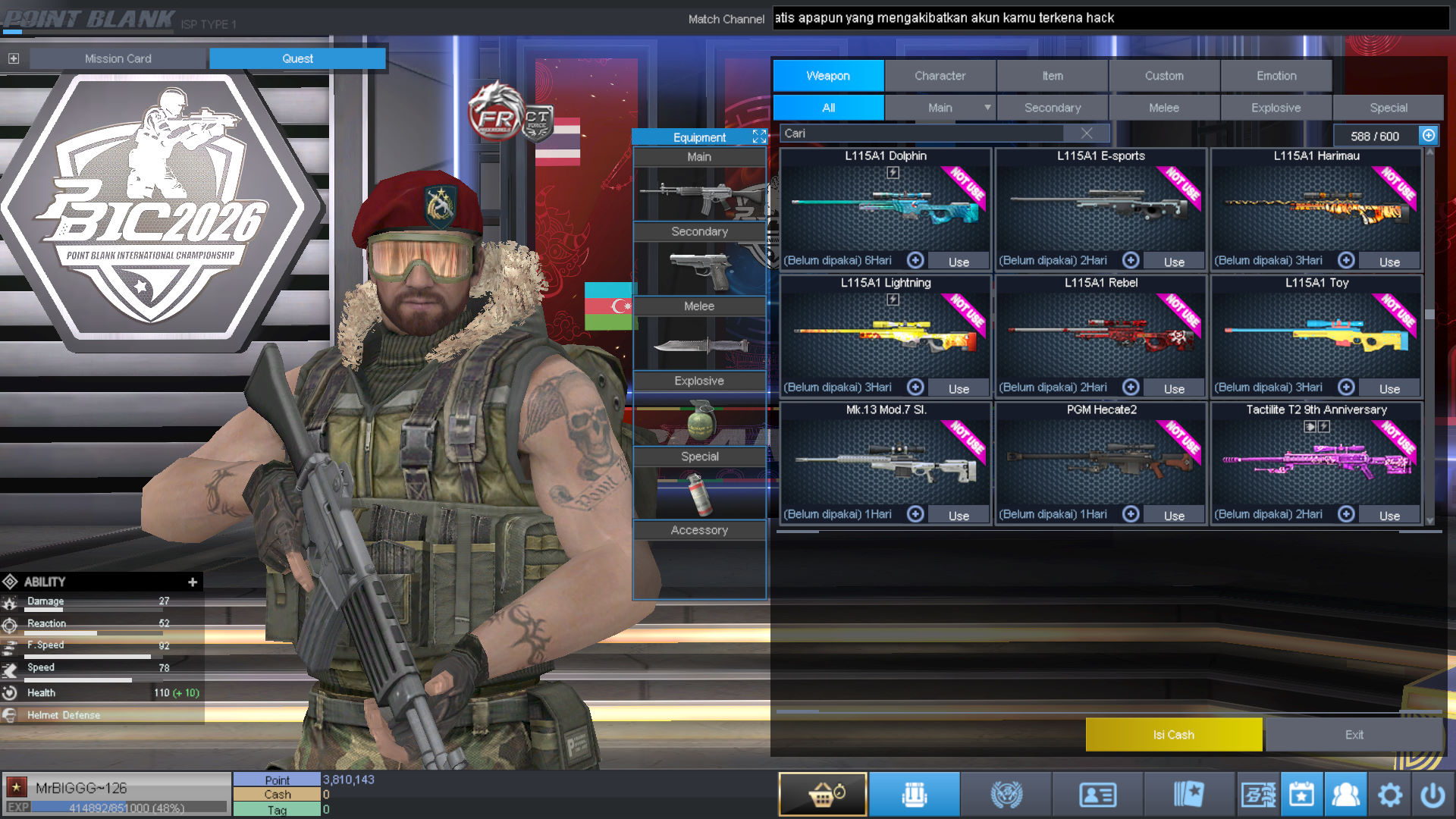Image resolution: width=1456 pixels, height=819 pixels.
Task: Equip L115A1 Harimau with Use button
Action: click(1389, 262)
